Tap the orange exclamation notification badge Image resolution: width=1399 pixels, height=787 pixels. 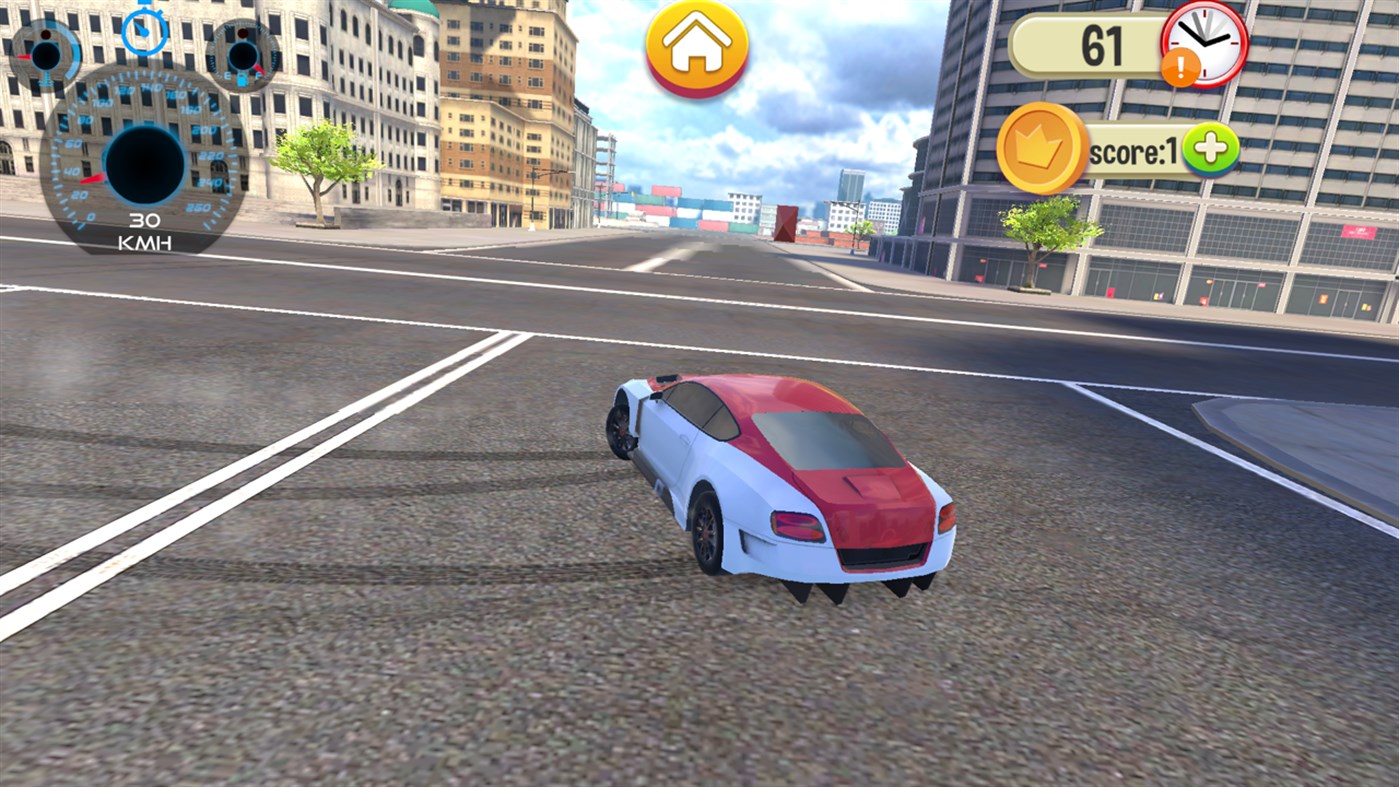(1181, 67)
